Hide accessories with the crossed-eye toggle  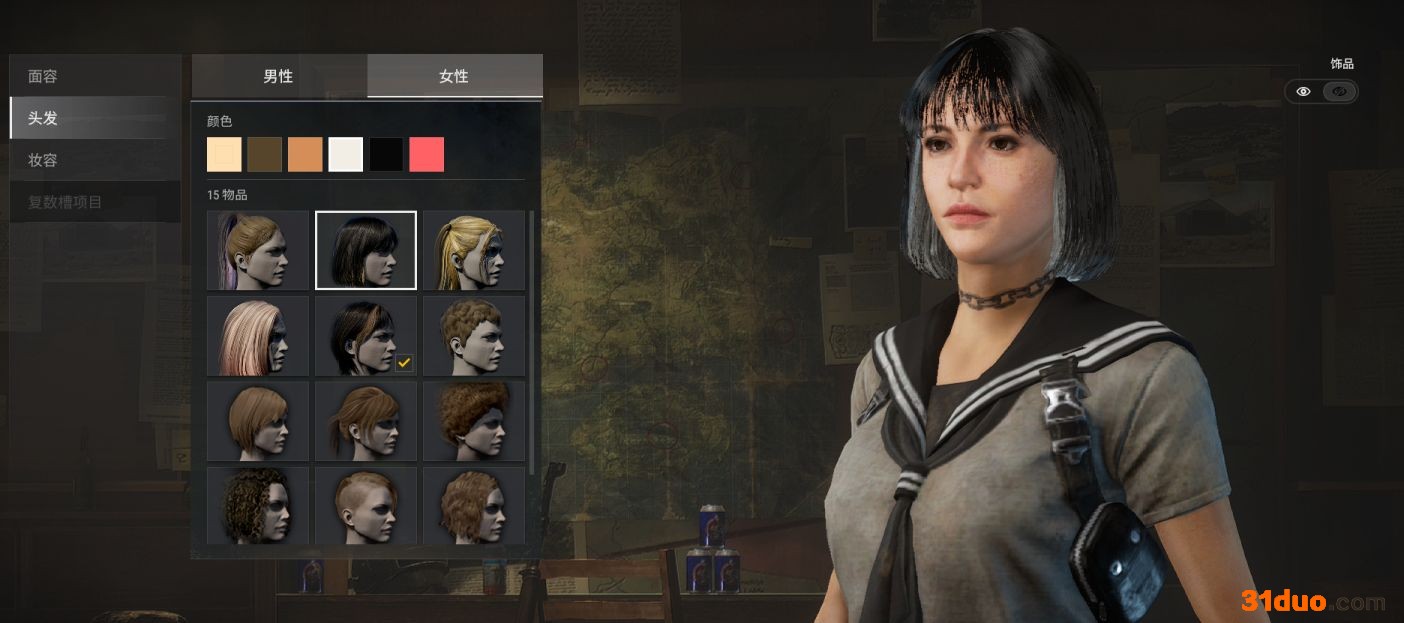[x=1340, y=92]
